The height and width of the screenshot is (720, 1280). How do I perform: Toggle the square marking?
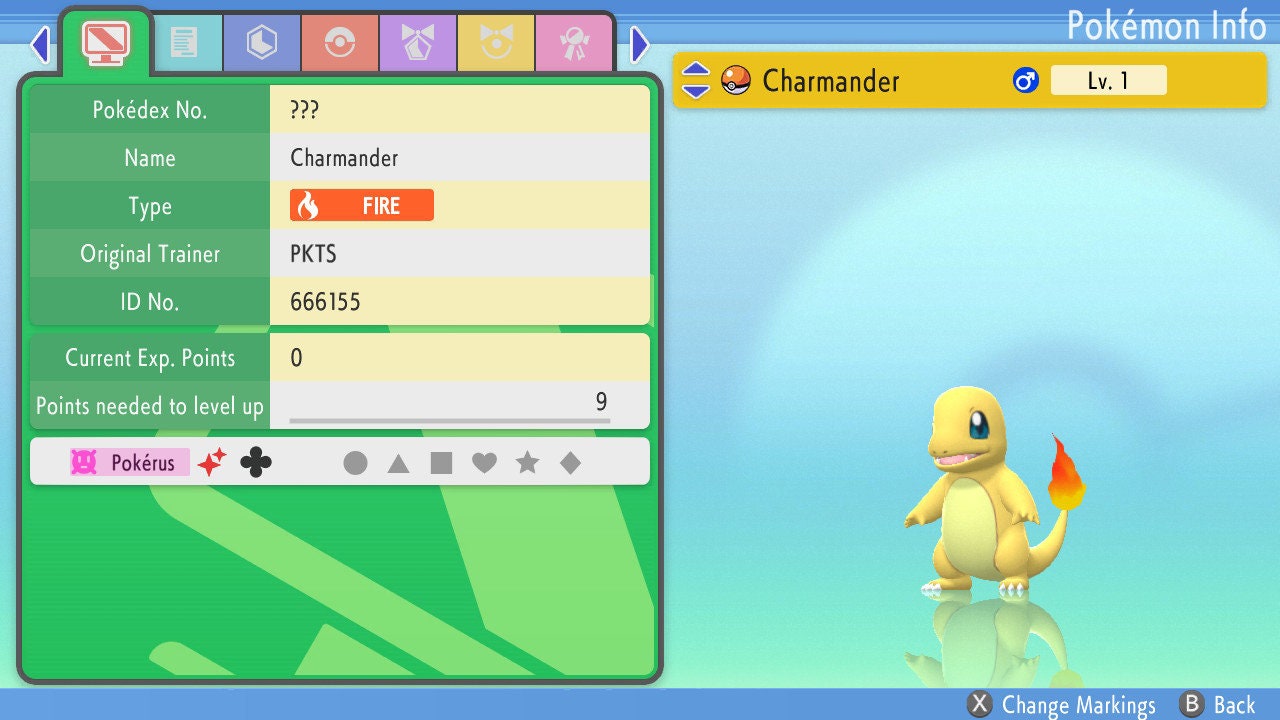(441, 463)
